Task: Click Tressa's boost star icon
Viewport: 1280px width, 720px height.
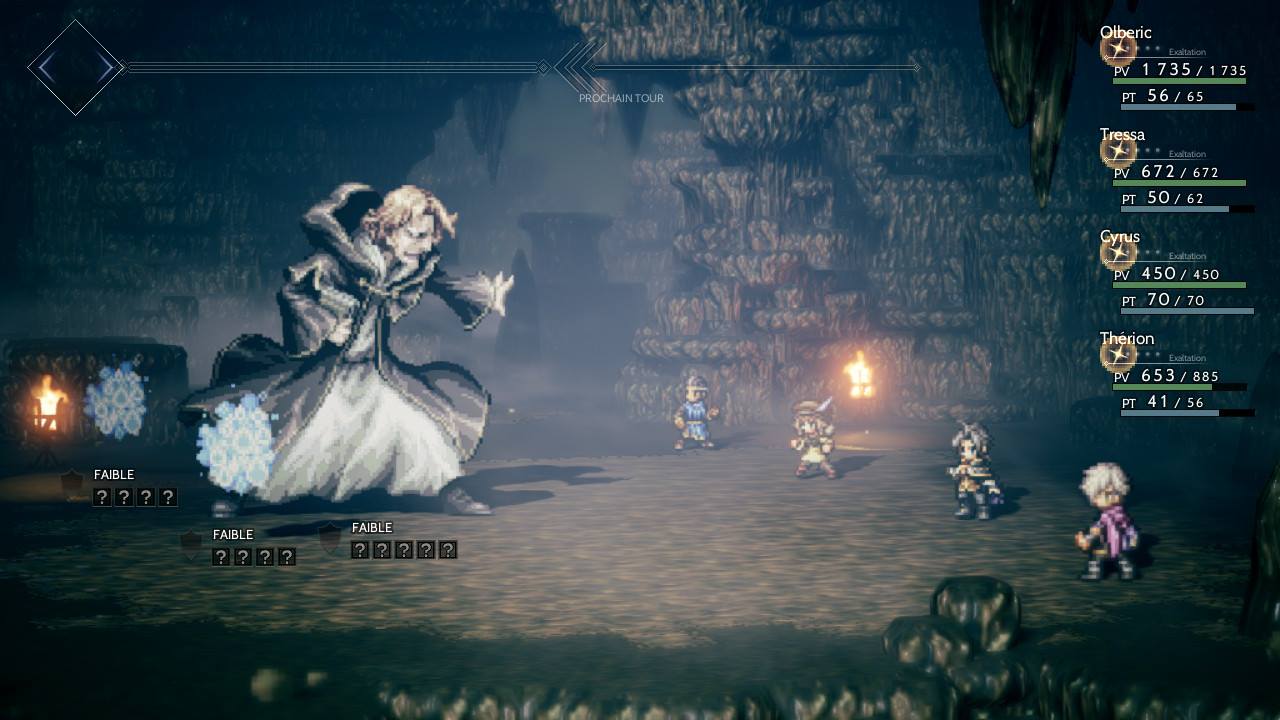Action: 1119,151
